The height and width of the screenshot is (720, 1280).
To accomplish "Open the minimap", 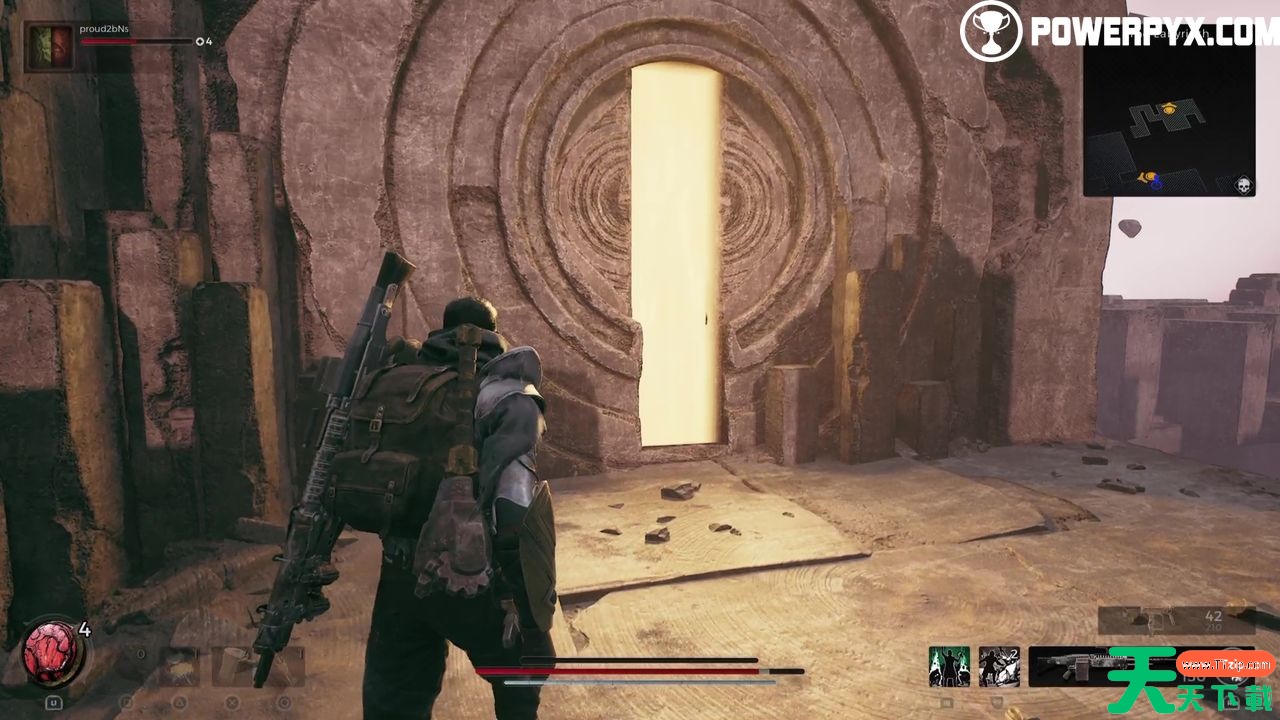I will click(x=1168, y=118).
